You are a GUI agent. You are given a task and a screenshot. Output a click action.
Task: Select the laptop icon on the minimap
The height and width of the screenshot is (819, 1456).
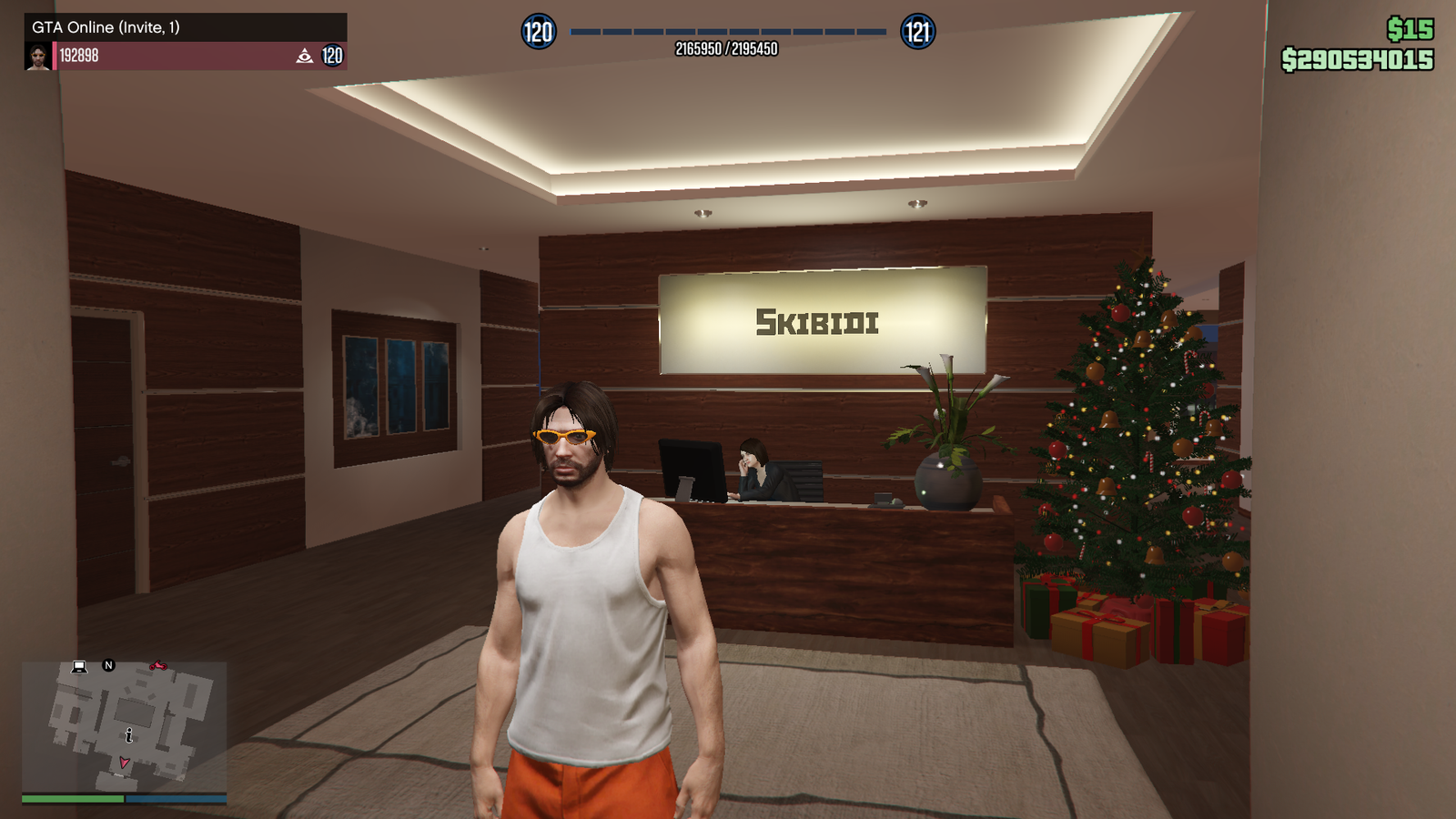[79, 667]
